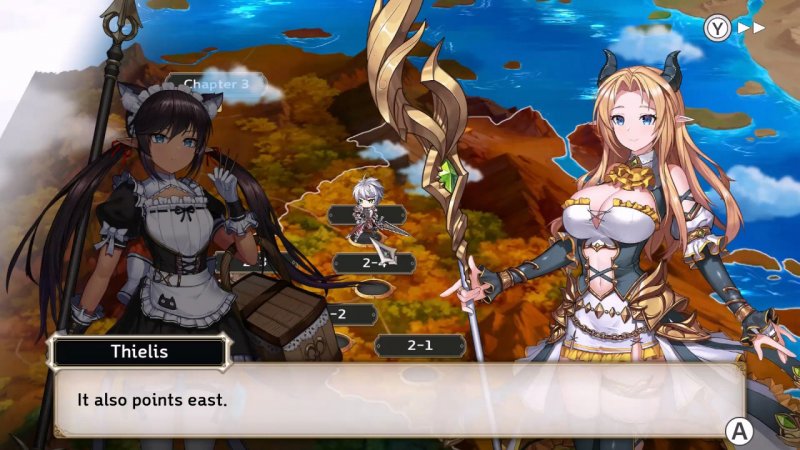The height and width of the screenshot is (450, 800).
Task: Skip dialogue with the fast-forward arrows
Action: point(750,27)
